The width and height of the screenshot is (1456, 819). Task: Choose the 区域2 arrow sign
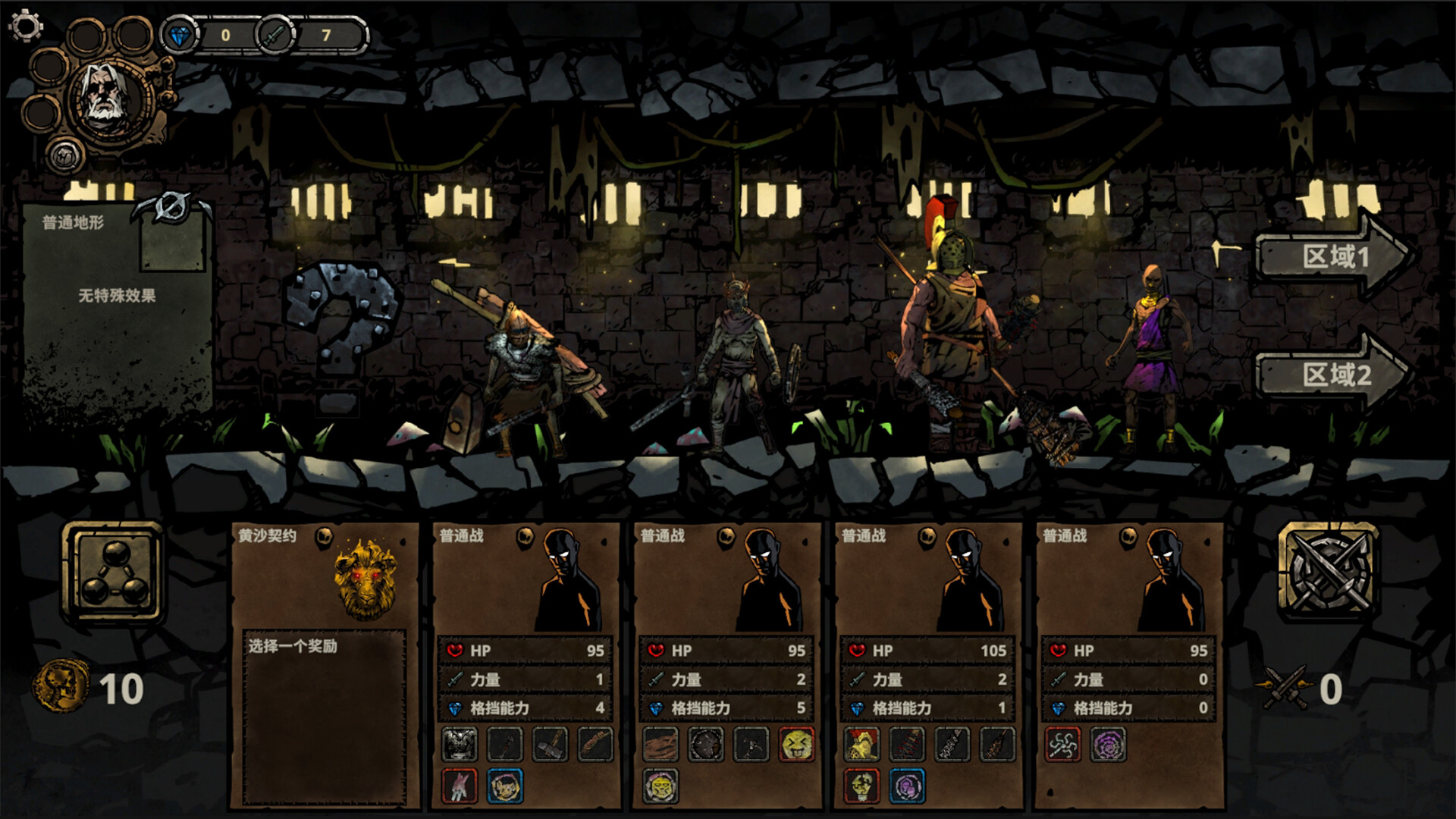(1335, 375)
